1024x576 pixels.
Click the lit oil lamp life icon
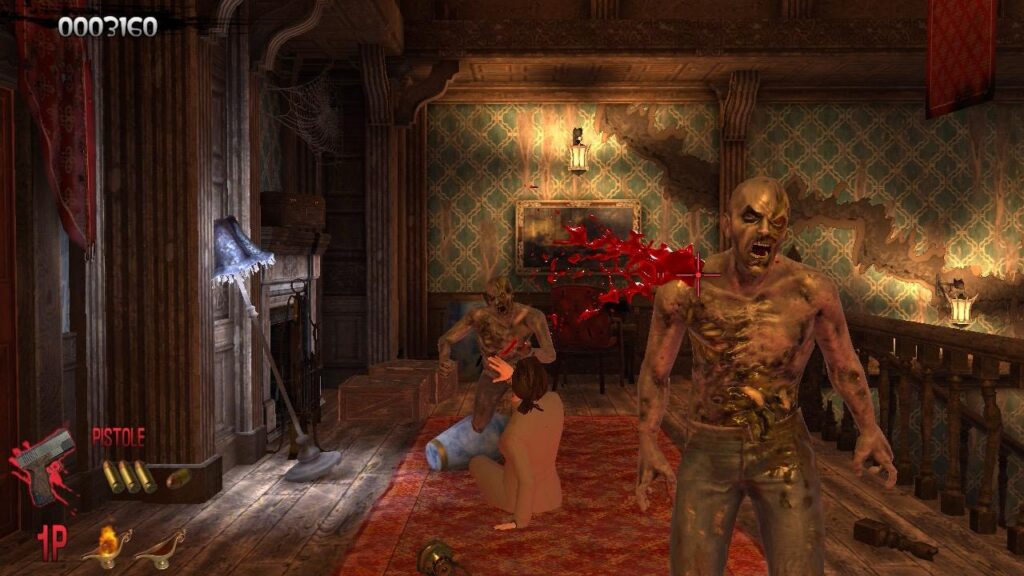(x=106, y=546)
